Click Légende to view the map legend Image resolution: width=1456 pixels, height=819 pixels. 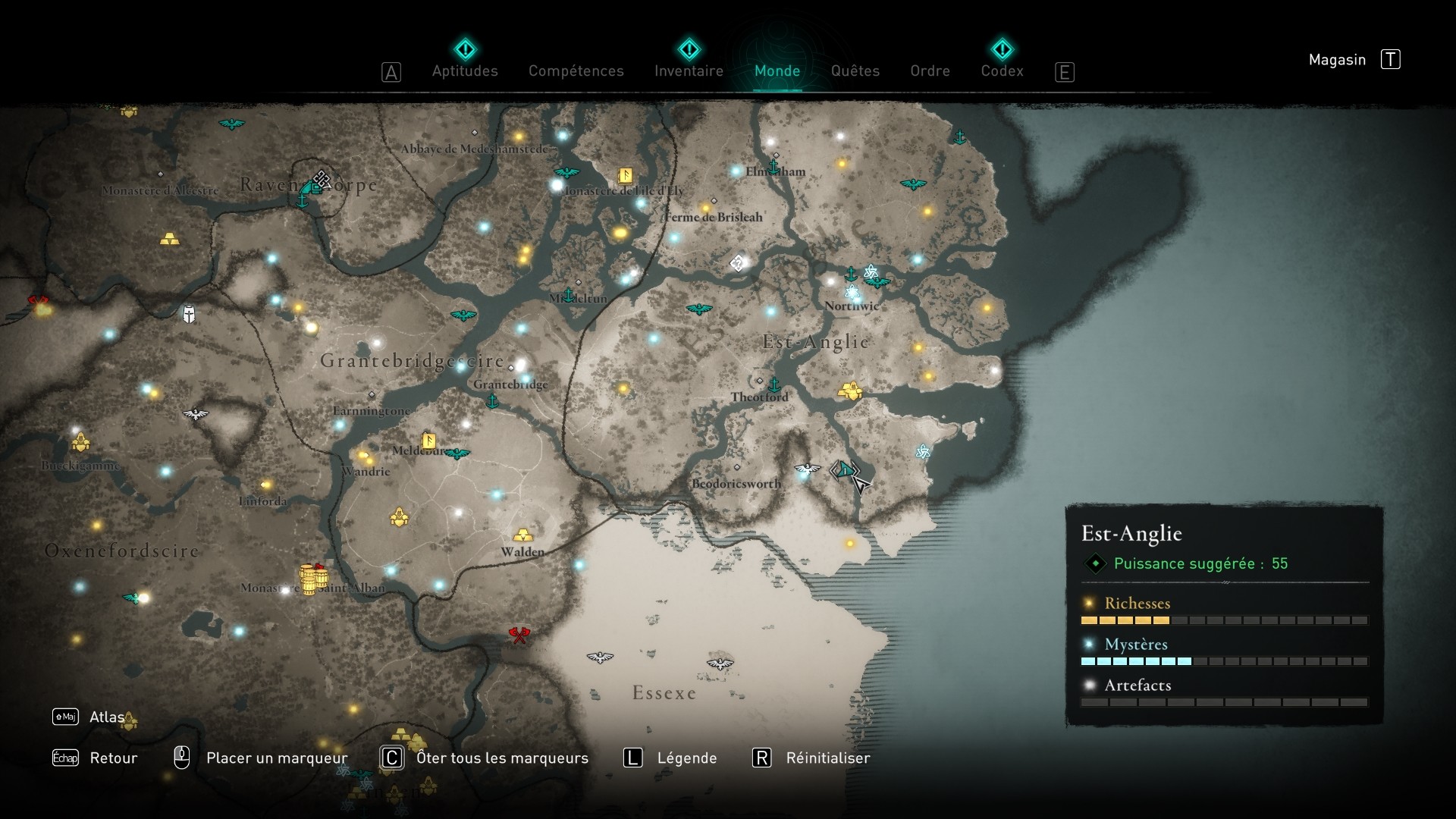coord(689,758)
